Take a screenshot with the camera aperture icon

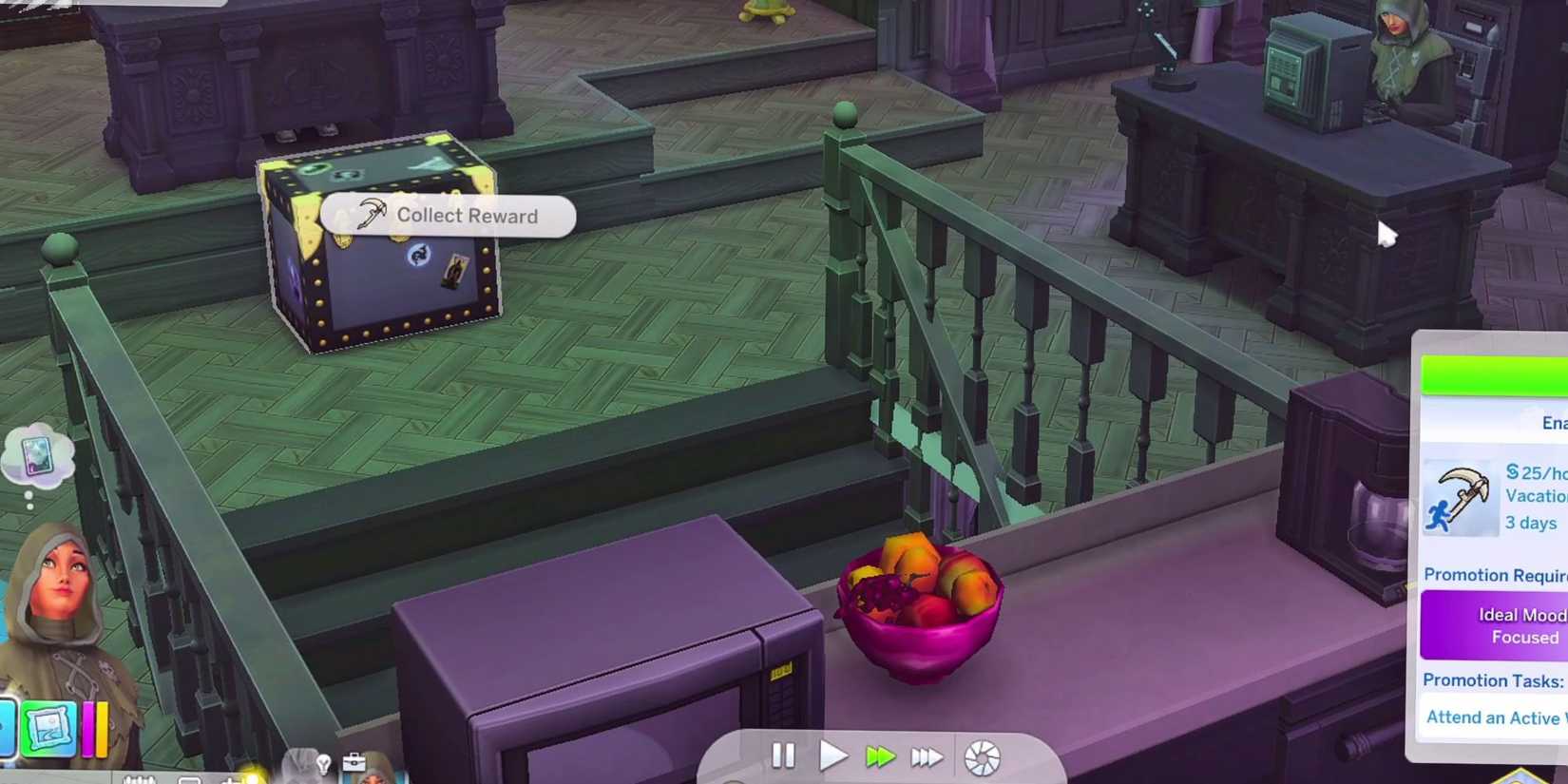(980, 755)
